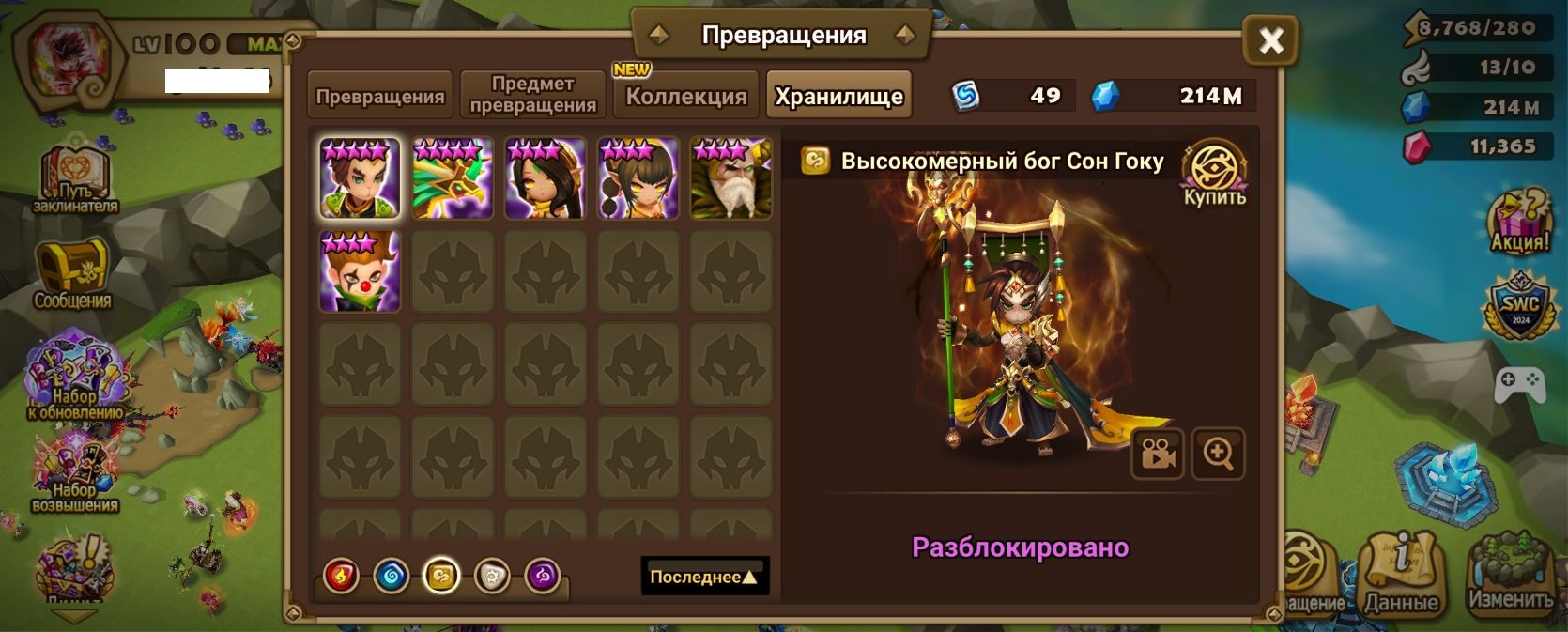The image size is (1568, 632).
Task: Play the transmog video preview
Action: (x=1157, y=454)
